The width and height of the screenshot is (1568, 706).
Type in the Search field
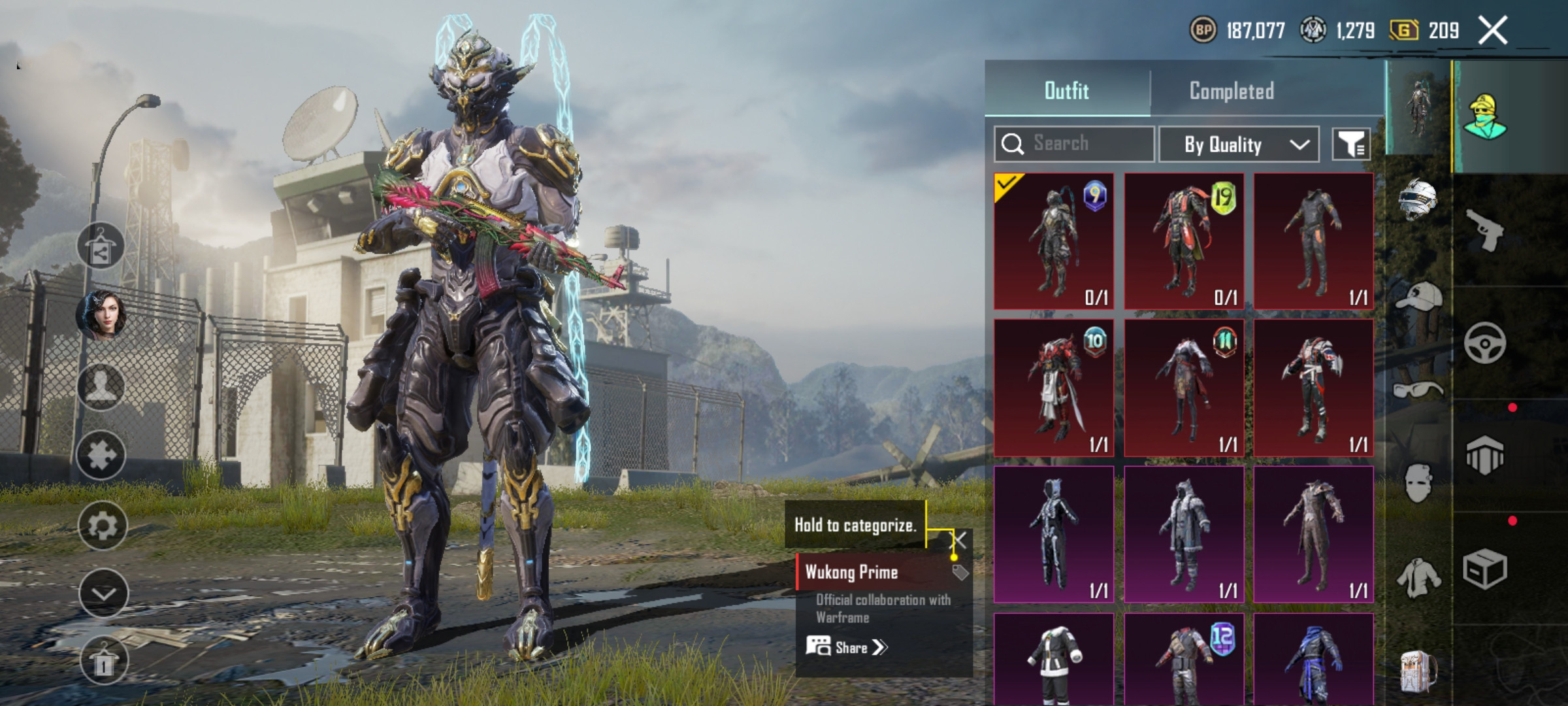click(1085, 144)
